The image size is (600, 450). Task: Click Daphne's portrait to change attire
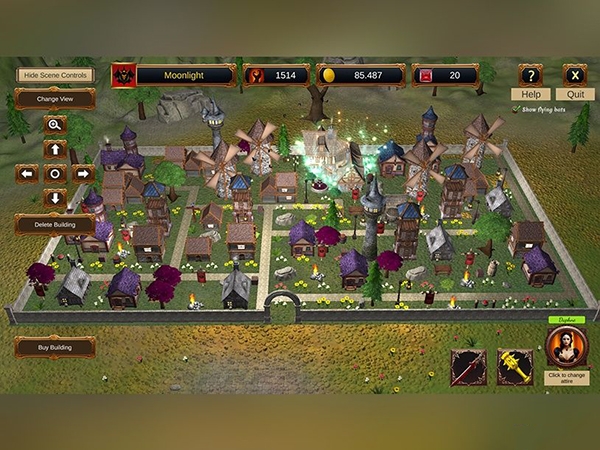click(x=567, y=349)
